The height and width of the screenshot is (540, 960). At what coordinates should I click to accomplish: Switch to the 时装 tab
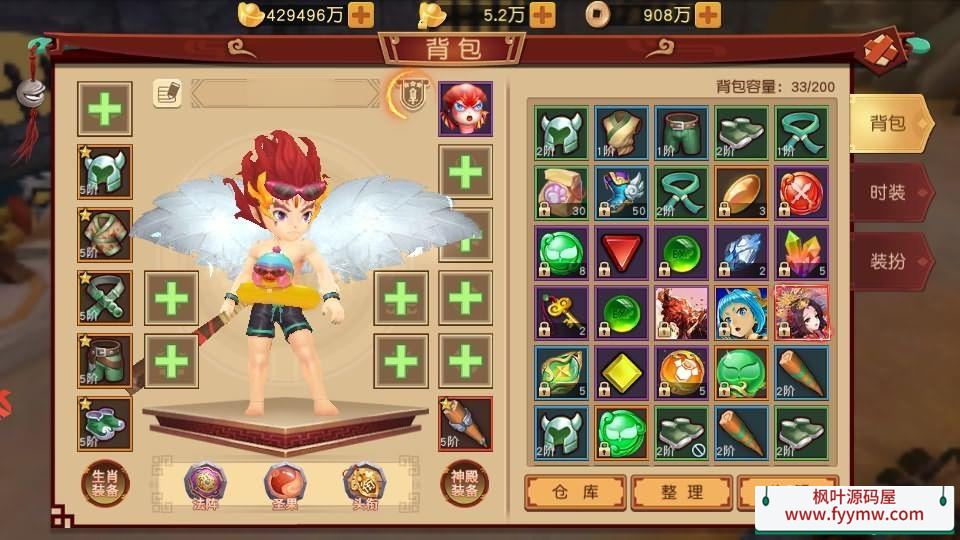point(889,192)
